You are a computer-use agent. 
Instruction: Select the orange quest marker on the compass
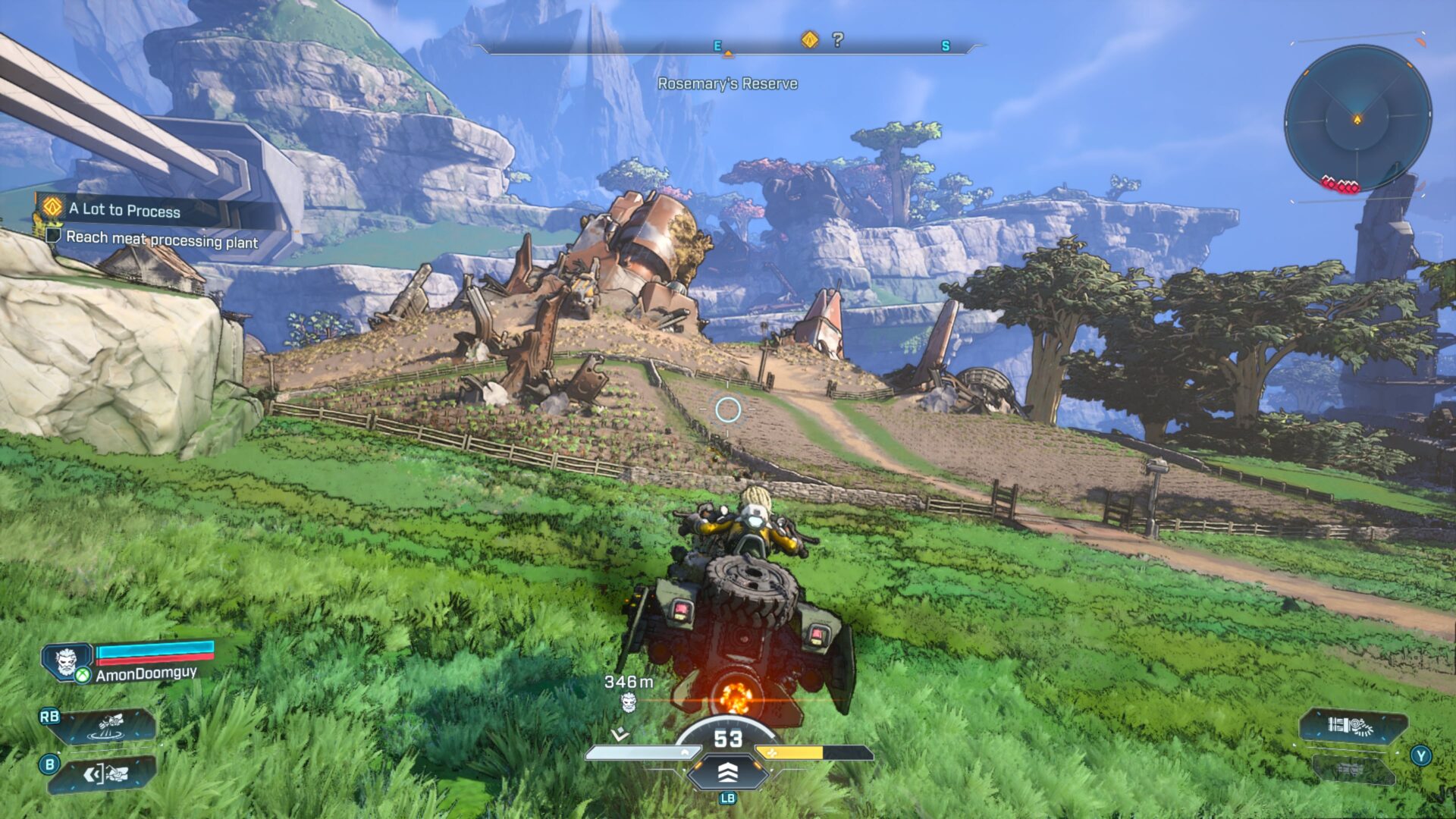coord(810,39)
